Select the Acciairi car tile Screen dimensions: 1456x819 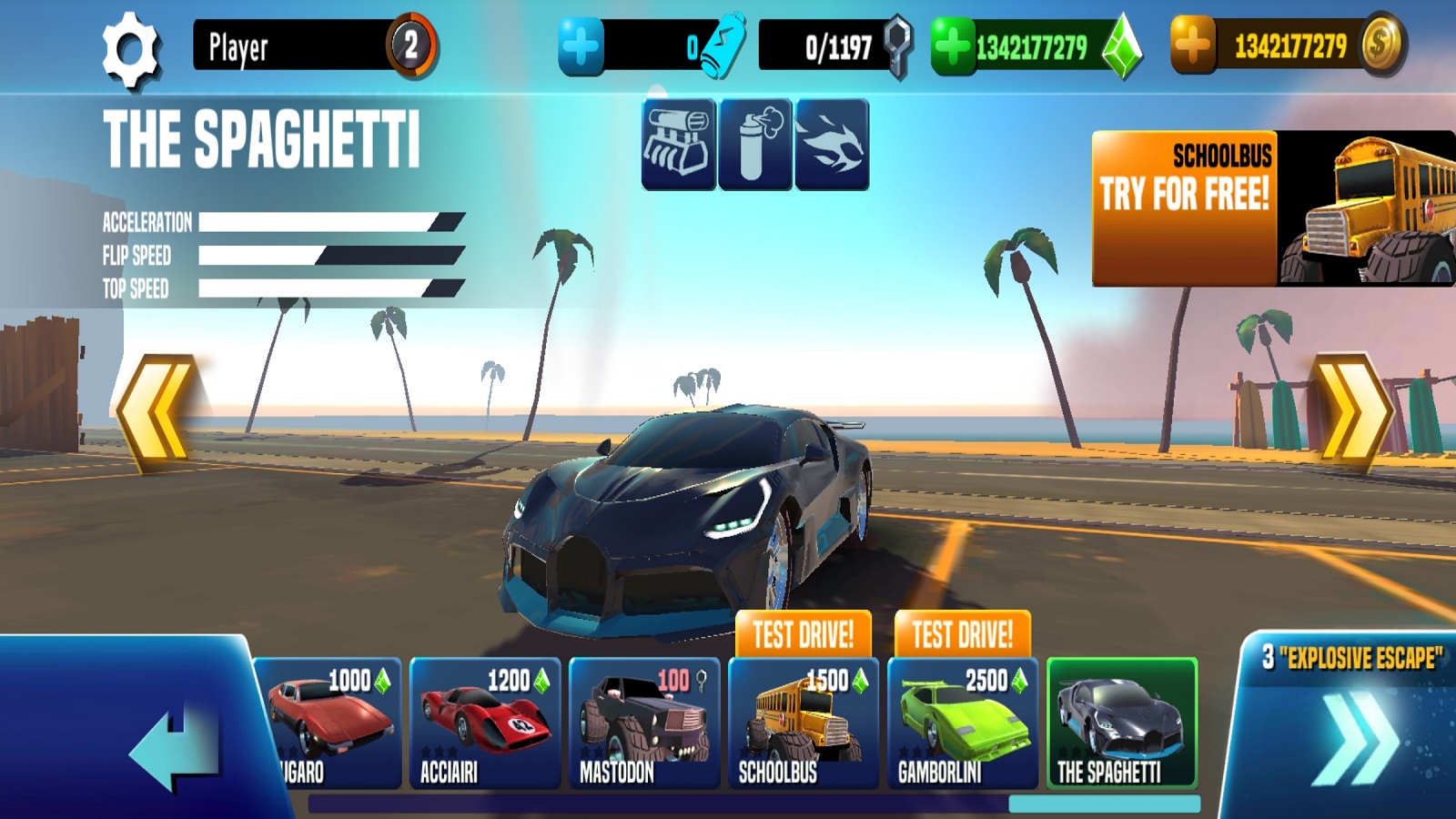484,723
